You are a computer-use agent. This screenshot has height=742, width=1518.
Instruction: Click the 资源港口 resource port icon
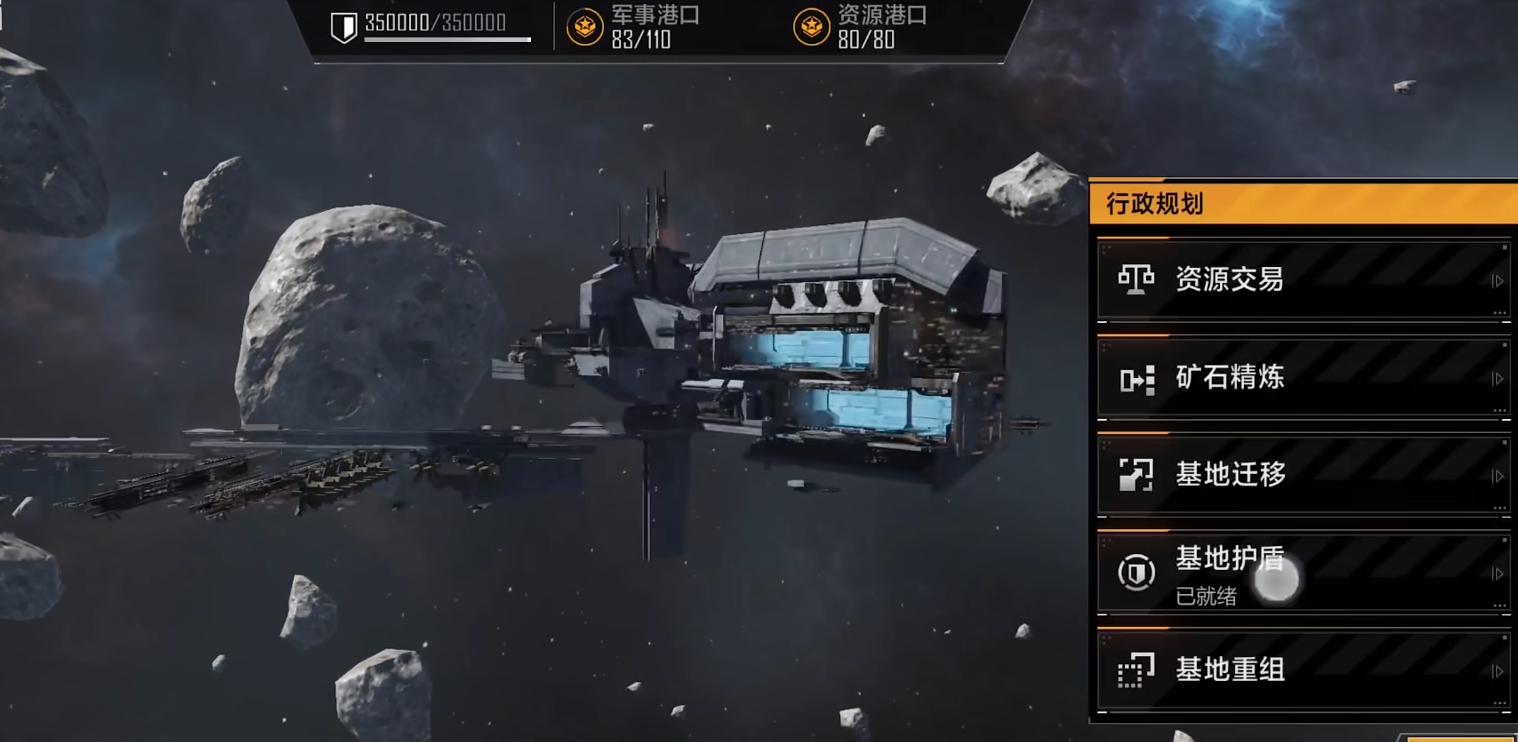[x=811, y=27]
